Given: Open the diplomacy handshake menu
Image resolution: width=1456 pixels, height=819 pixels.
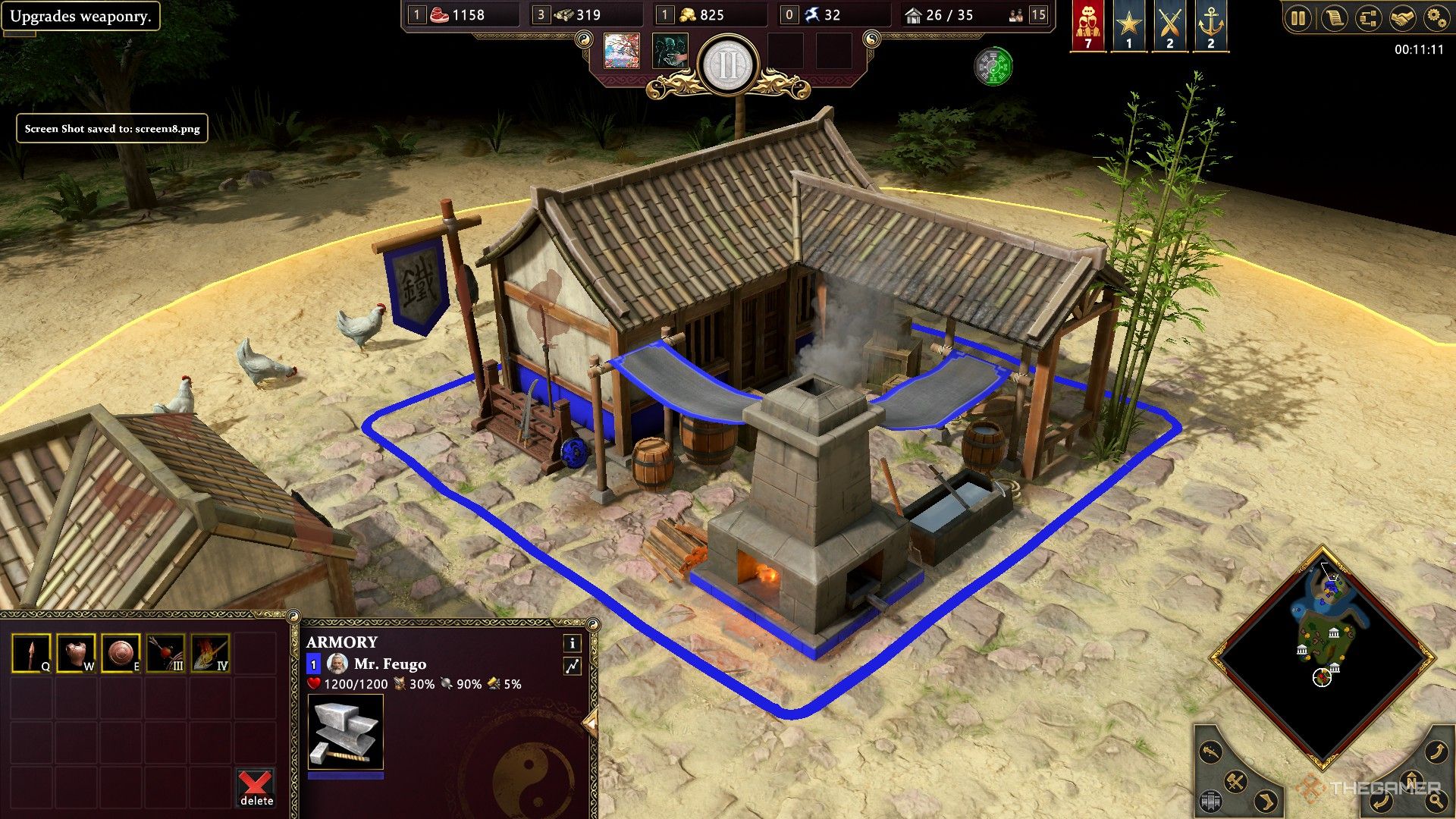Looking at the screenshot, I should tap(1402, 18).
